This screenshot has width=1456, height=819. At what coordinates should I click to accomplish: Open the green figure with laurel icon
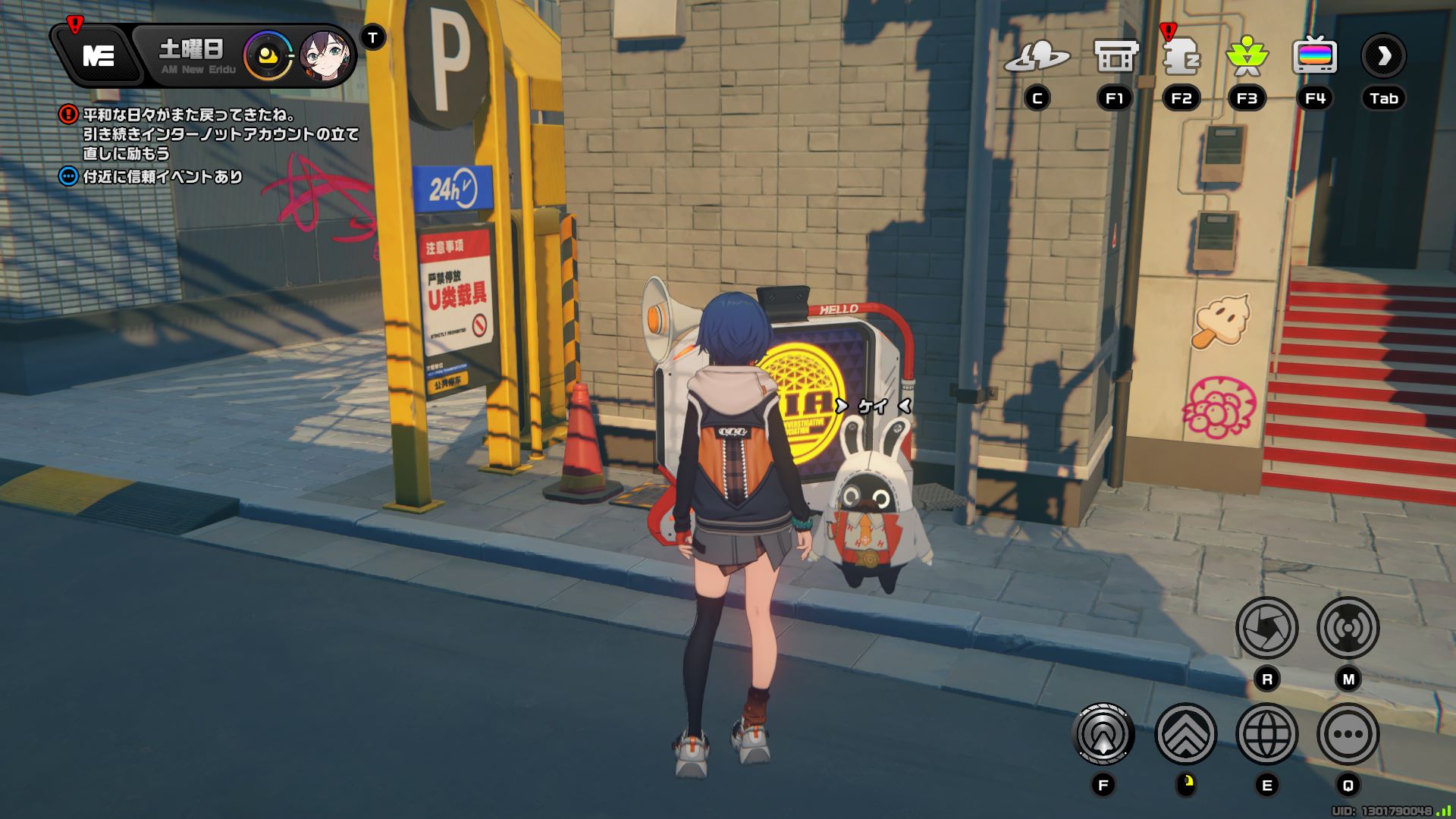pyautogui.click(x=1247, y=56)
